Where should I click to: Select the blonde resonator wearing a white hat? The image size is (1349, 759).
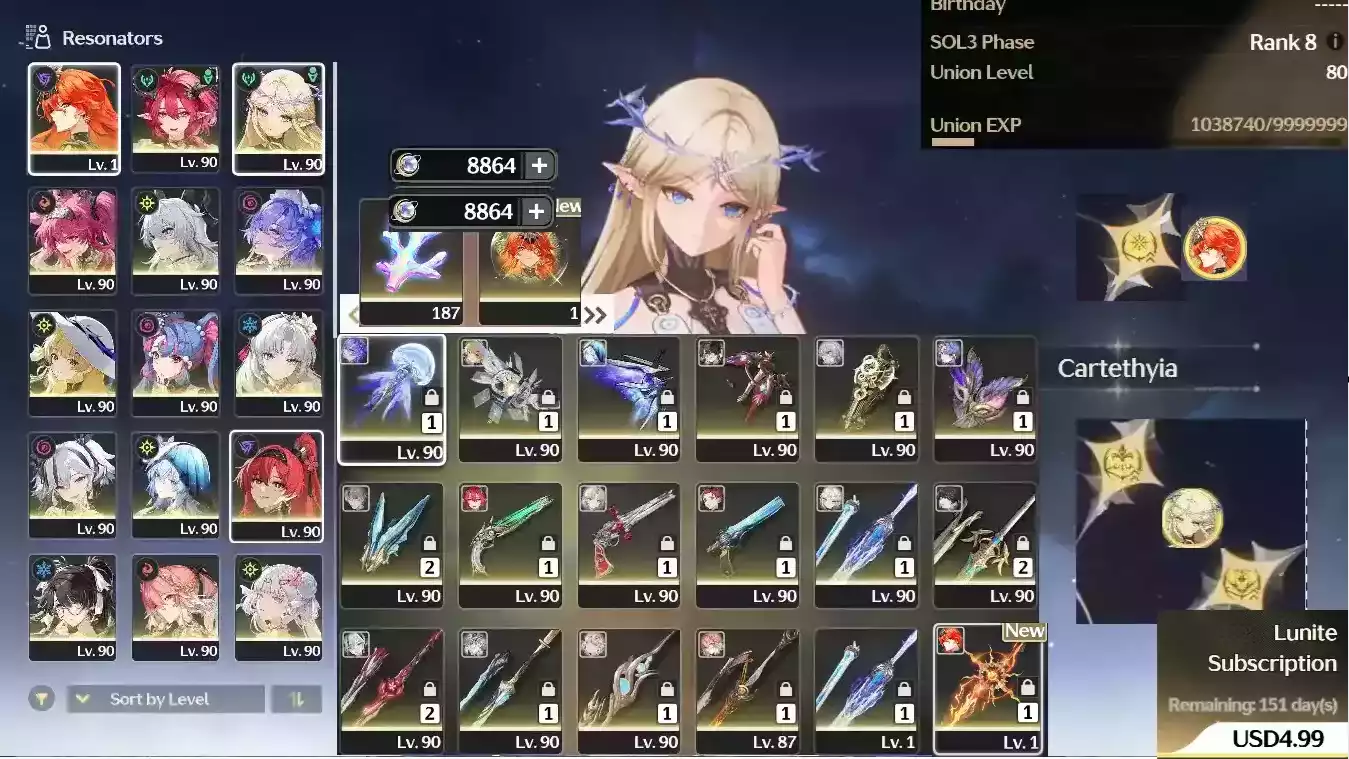coord(73,362)
